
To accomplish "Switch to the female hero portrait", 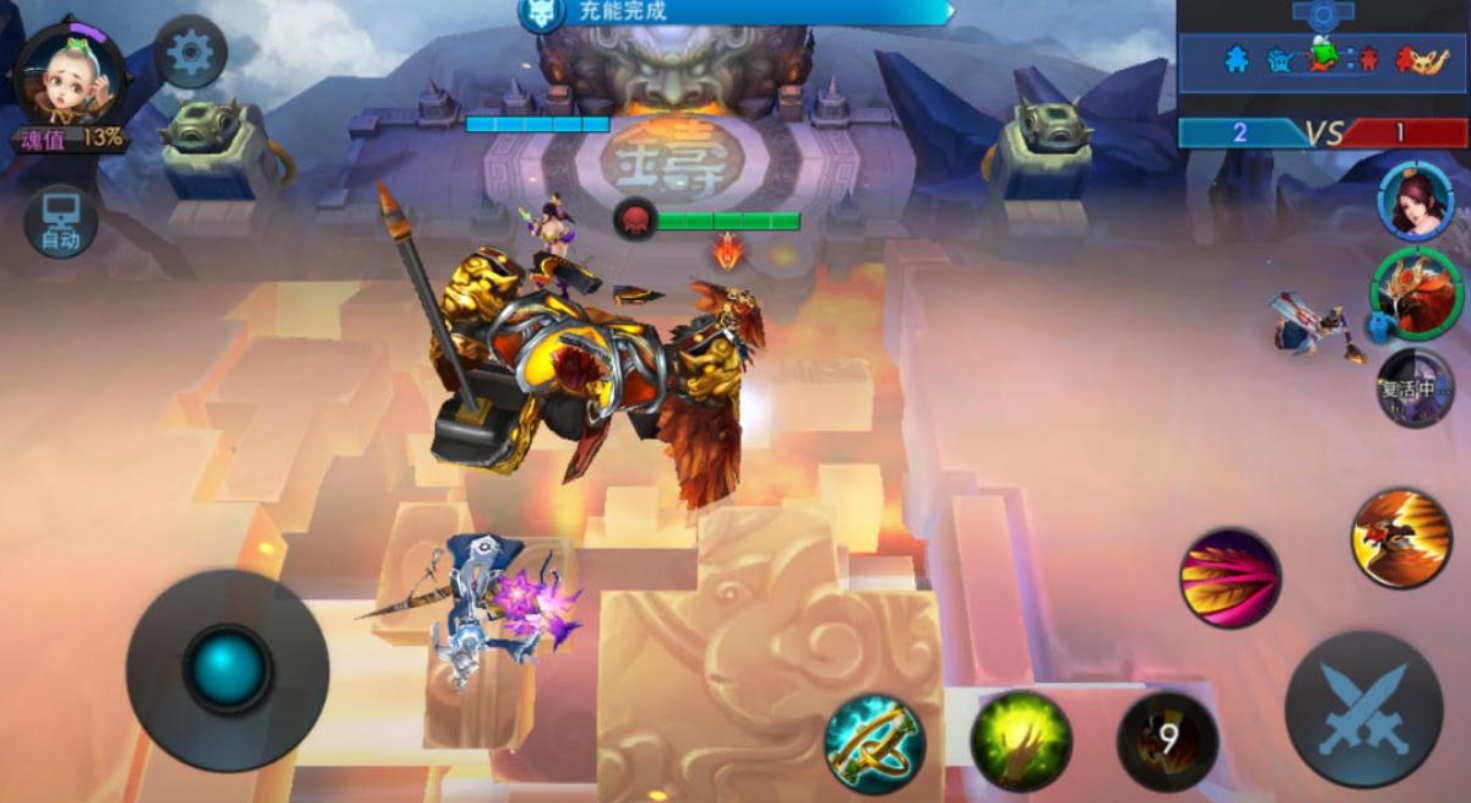I will point(1416,201).
